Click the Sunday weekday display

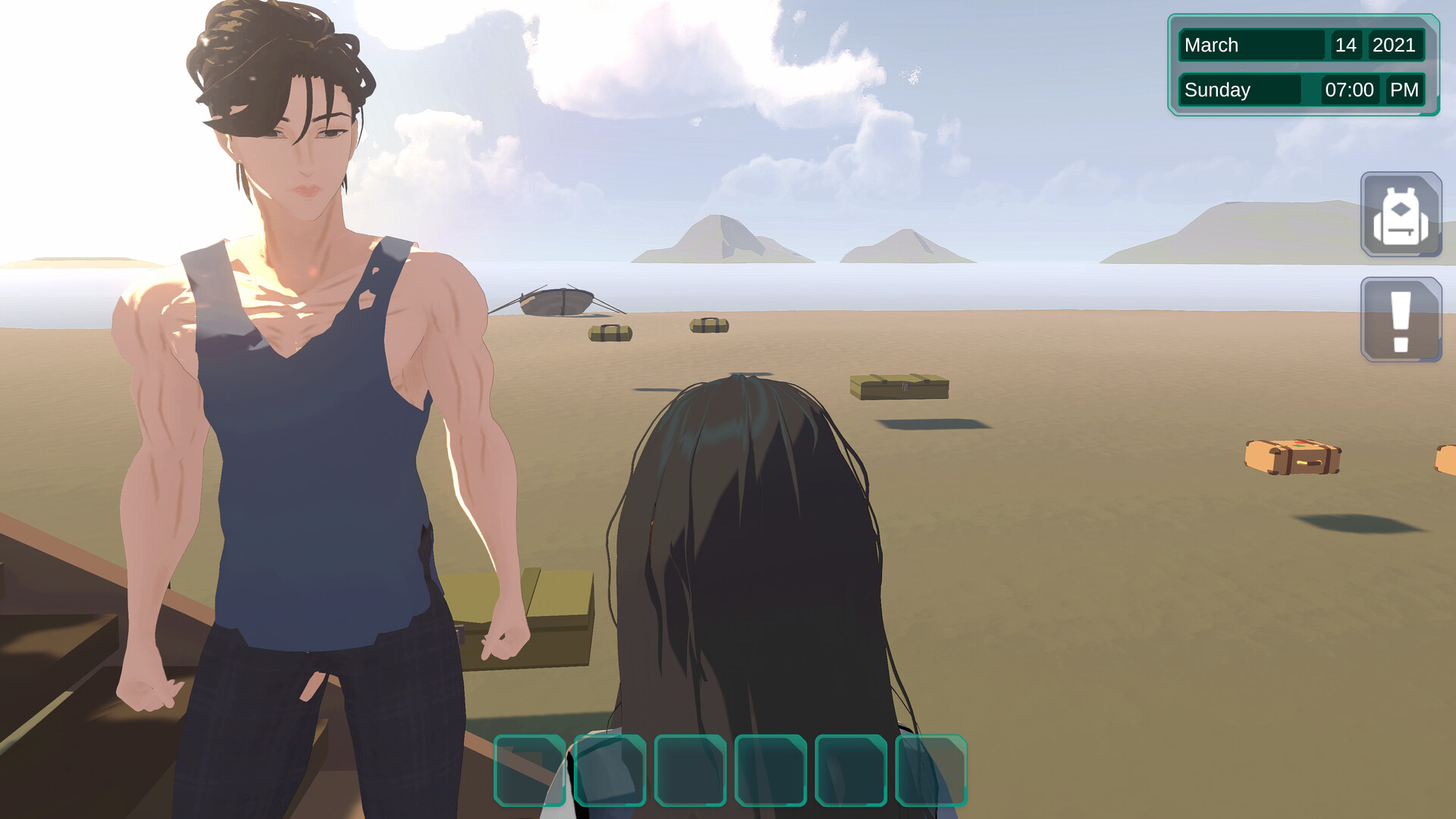point(1241,89)
